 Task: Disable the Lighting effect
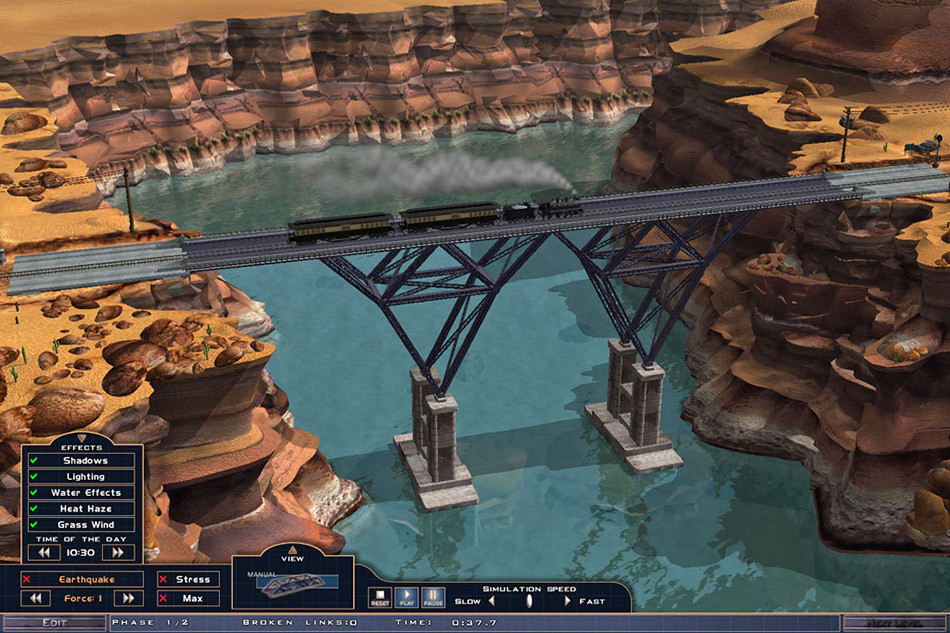click(x=34, y=477)
